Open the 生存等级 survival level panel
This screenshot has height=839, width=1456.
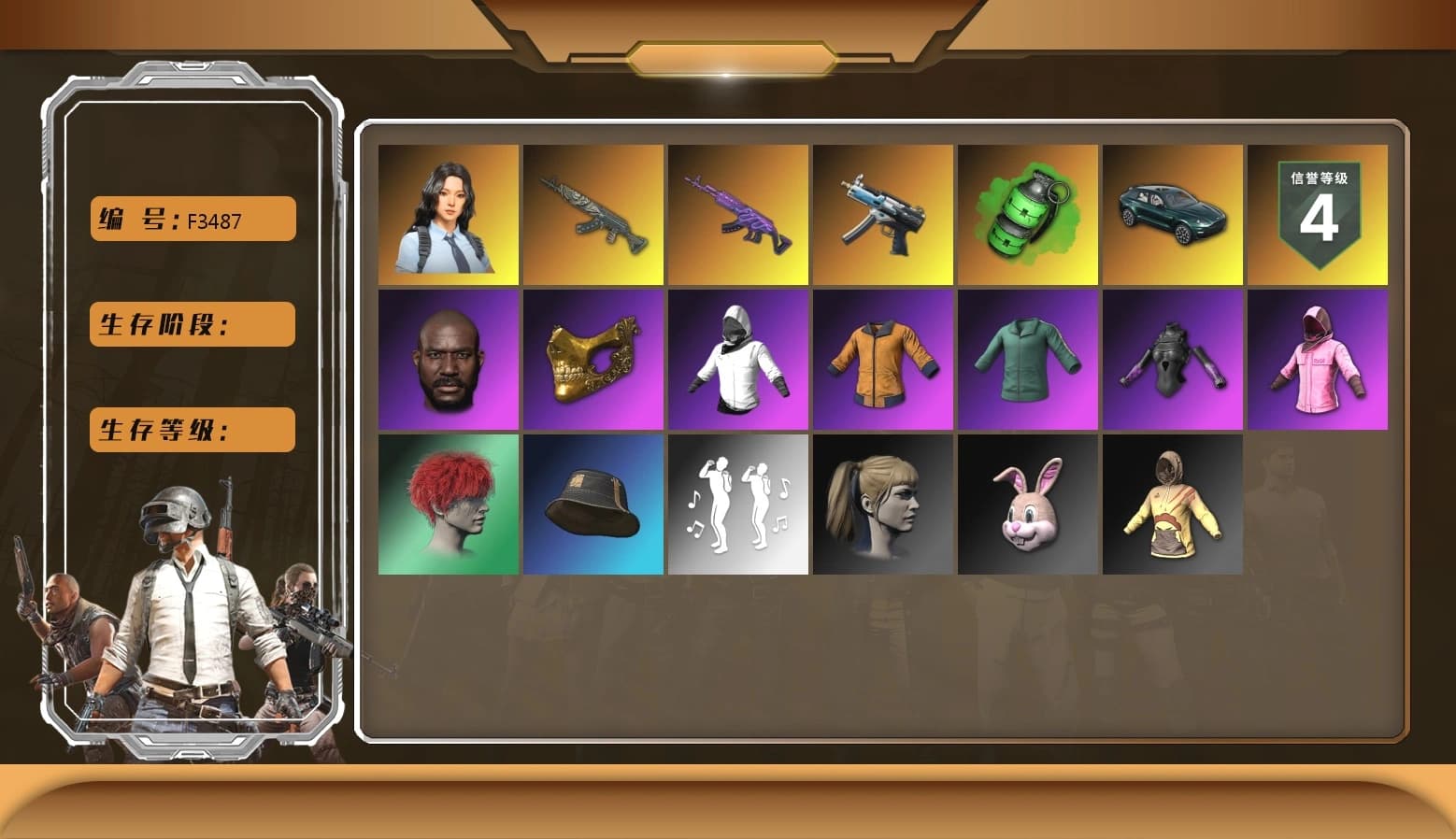191,430
